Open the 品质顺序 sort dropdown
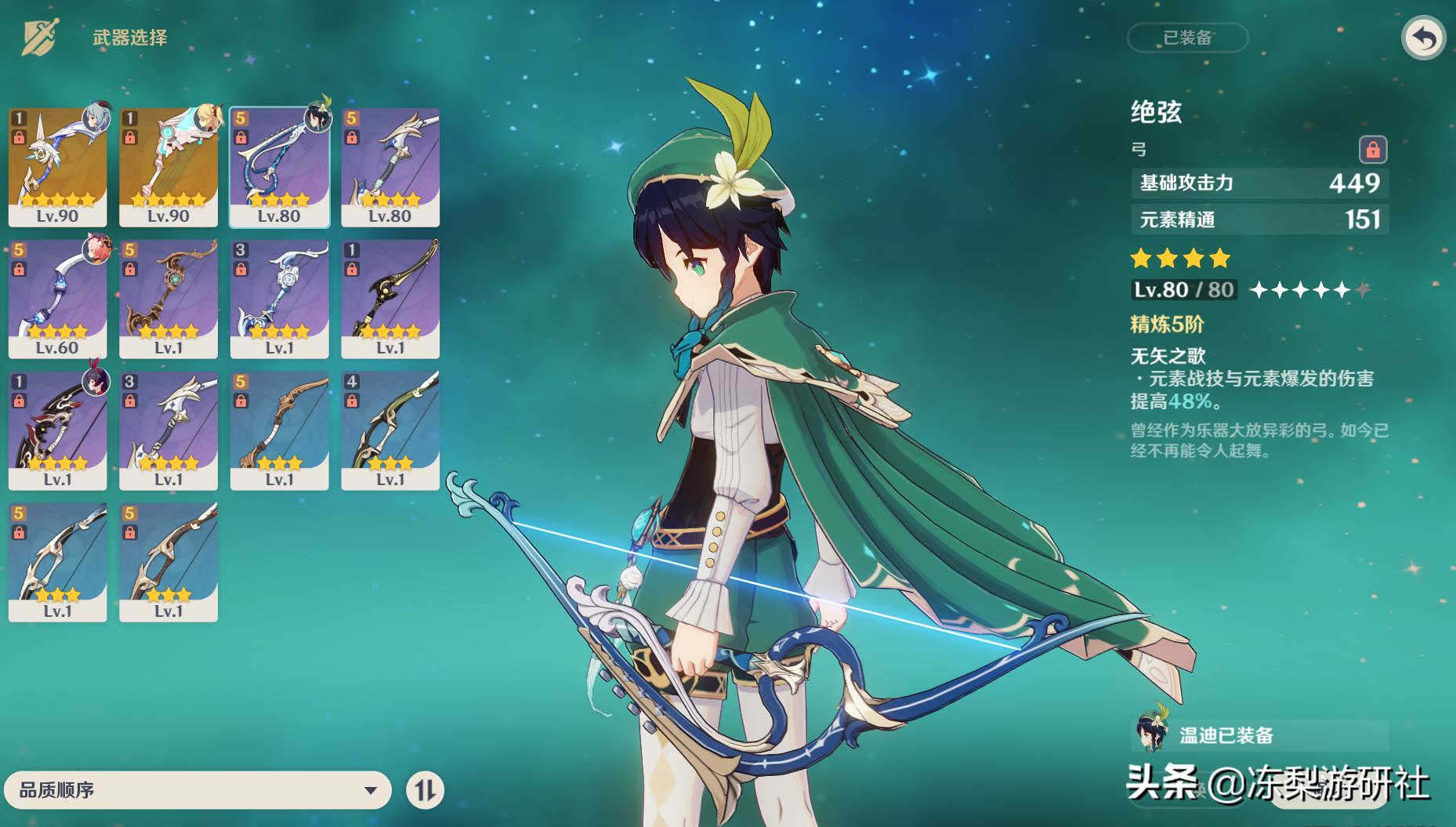The height and width of the screenshot is (827, 1456). point(197,790)
